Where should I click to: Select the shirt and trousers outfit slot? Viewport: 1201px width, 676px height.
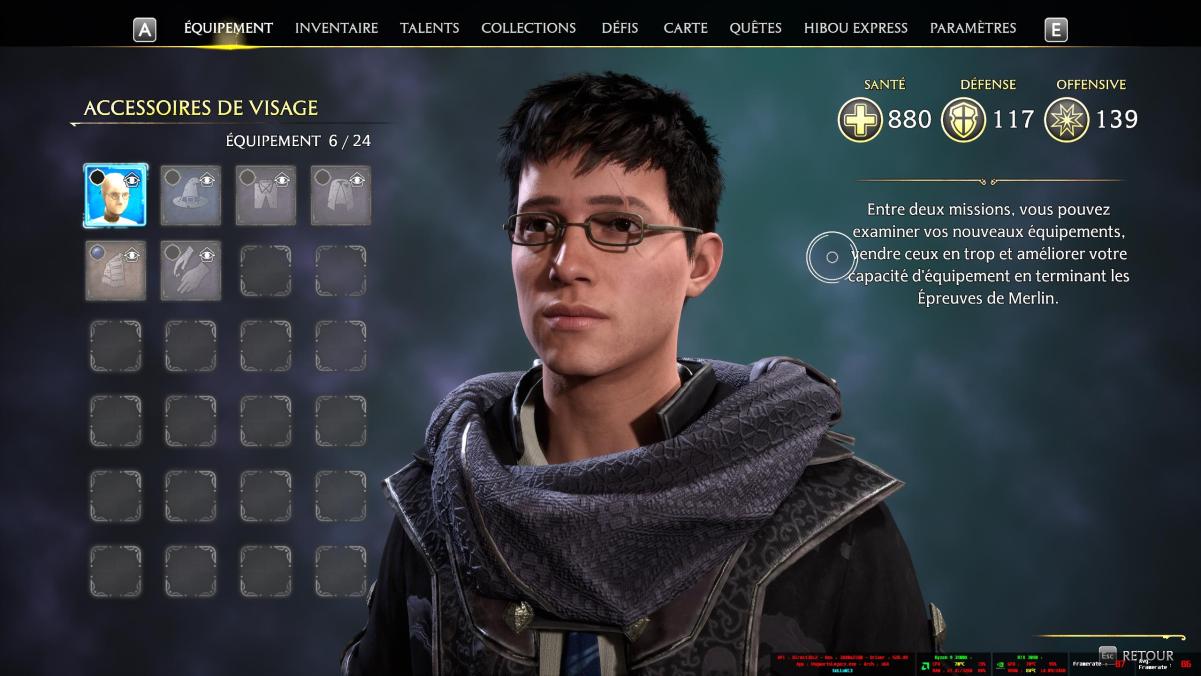point(265,196)
